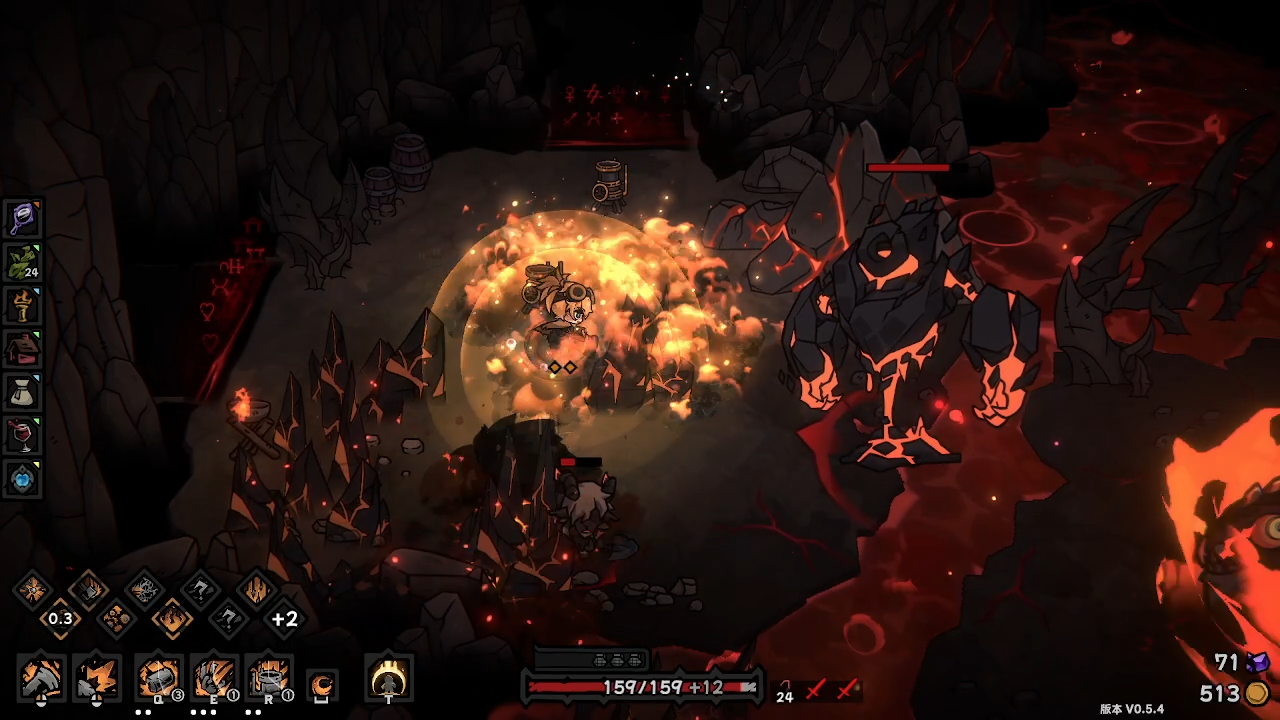Viewport: 1280px width, 720px height.
Task: Click the passive icon showing 0.3
Action: click(60, 619)
